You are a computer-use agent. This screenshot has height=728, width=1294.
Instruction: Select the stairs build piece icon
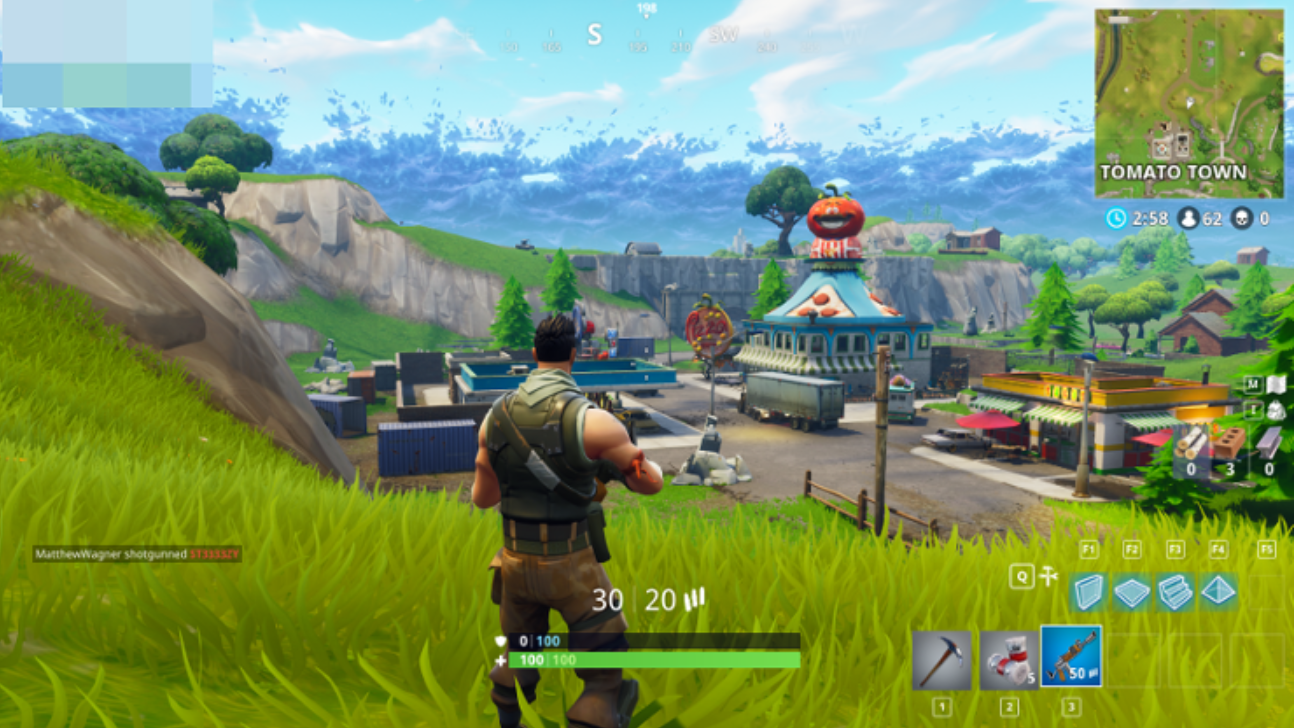(1174, 592)
